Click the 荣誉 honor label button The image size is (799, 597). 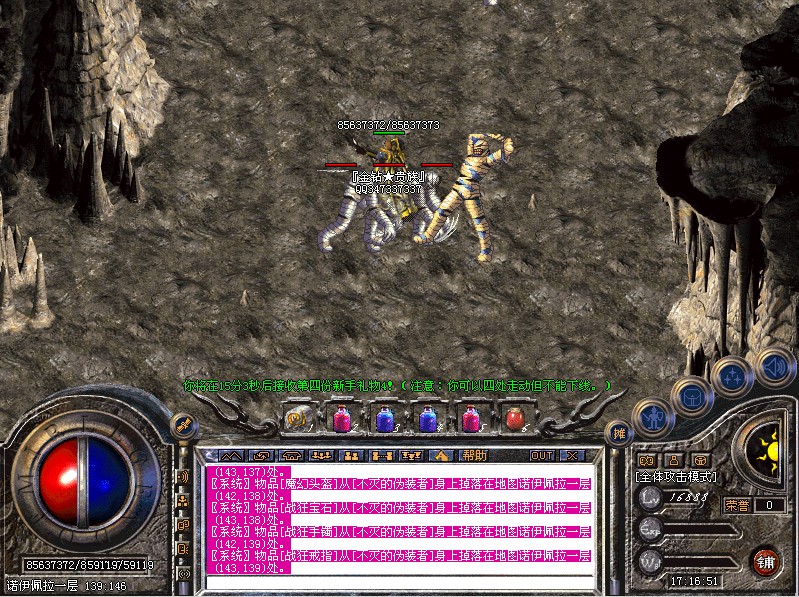[737, 505]
